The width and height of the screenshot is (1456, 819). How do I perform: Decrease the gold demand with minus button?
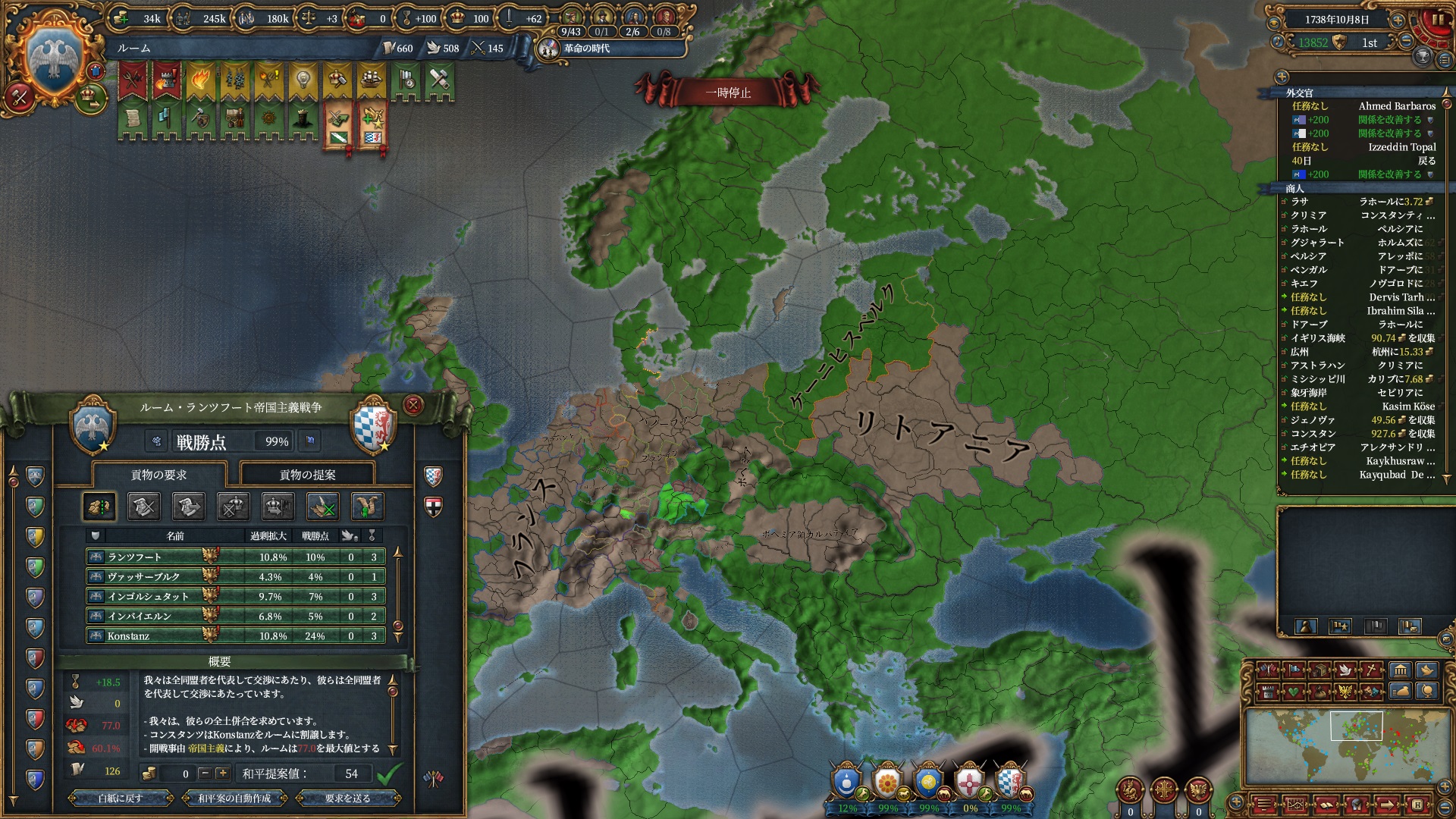click(x=204, y=773)
